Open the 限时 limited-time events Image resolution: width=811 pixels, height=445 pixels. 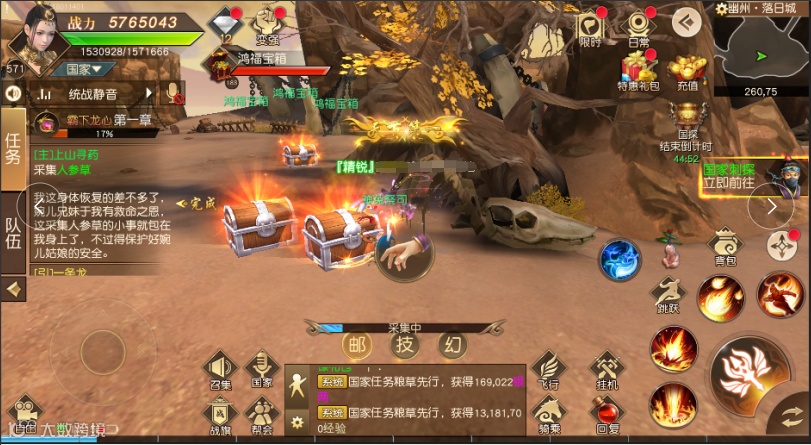click(x=590, y=27)
